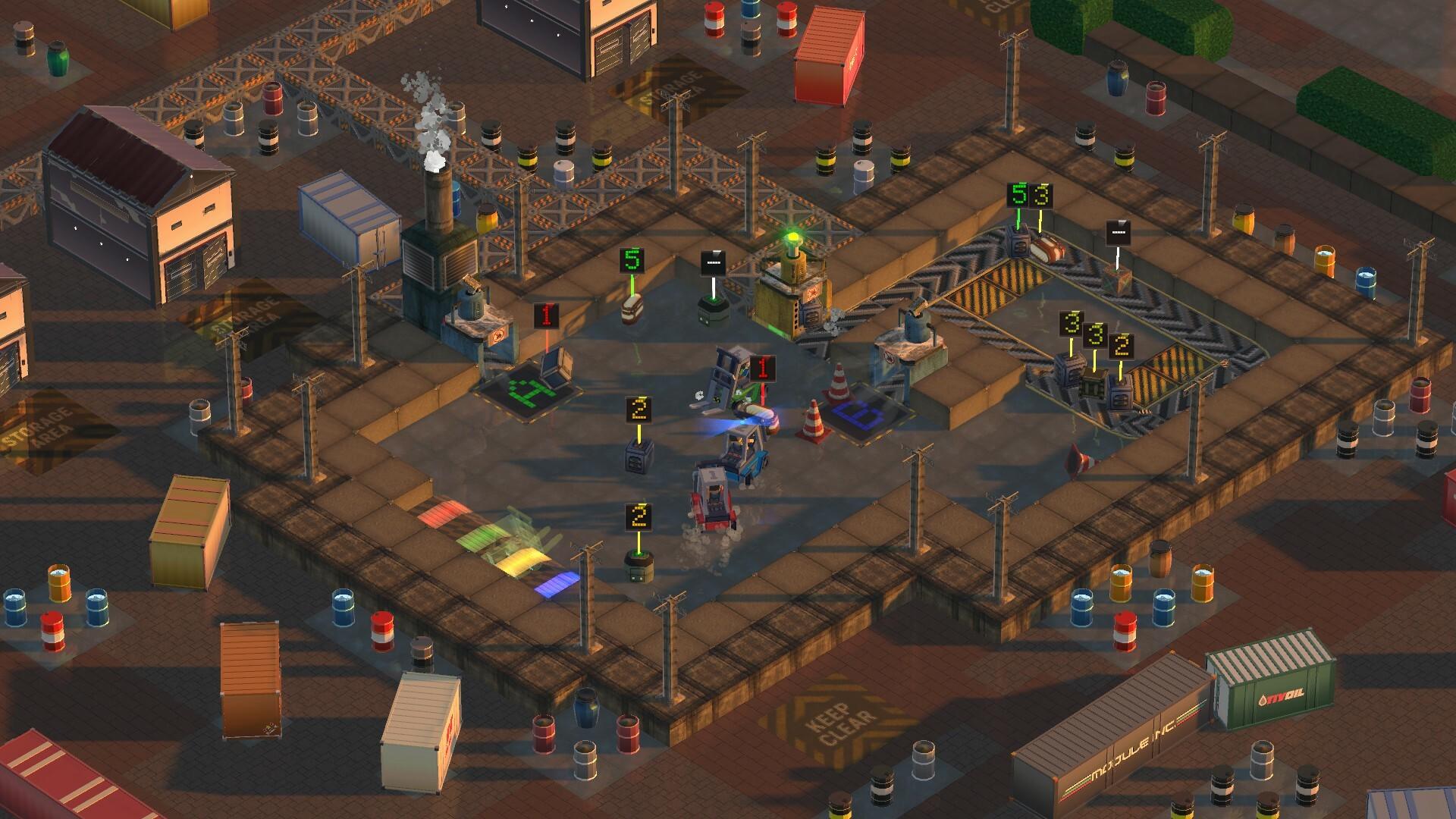Select the blue pad labeled B
The height and width of the screenshot is (819, 1456).
(859, 415)
